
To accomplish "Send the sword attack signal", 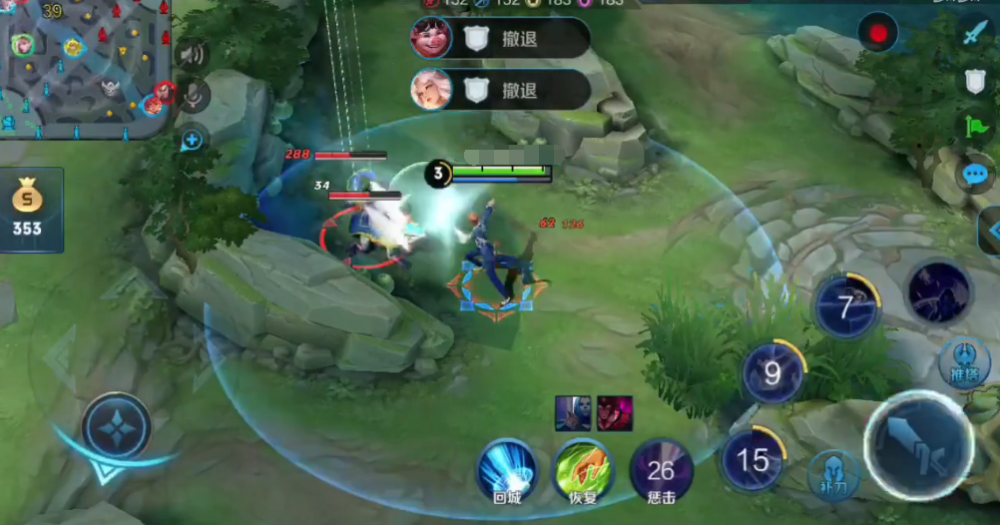I will pos(975,33).
